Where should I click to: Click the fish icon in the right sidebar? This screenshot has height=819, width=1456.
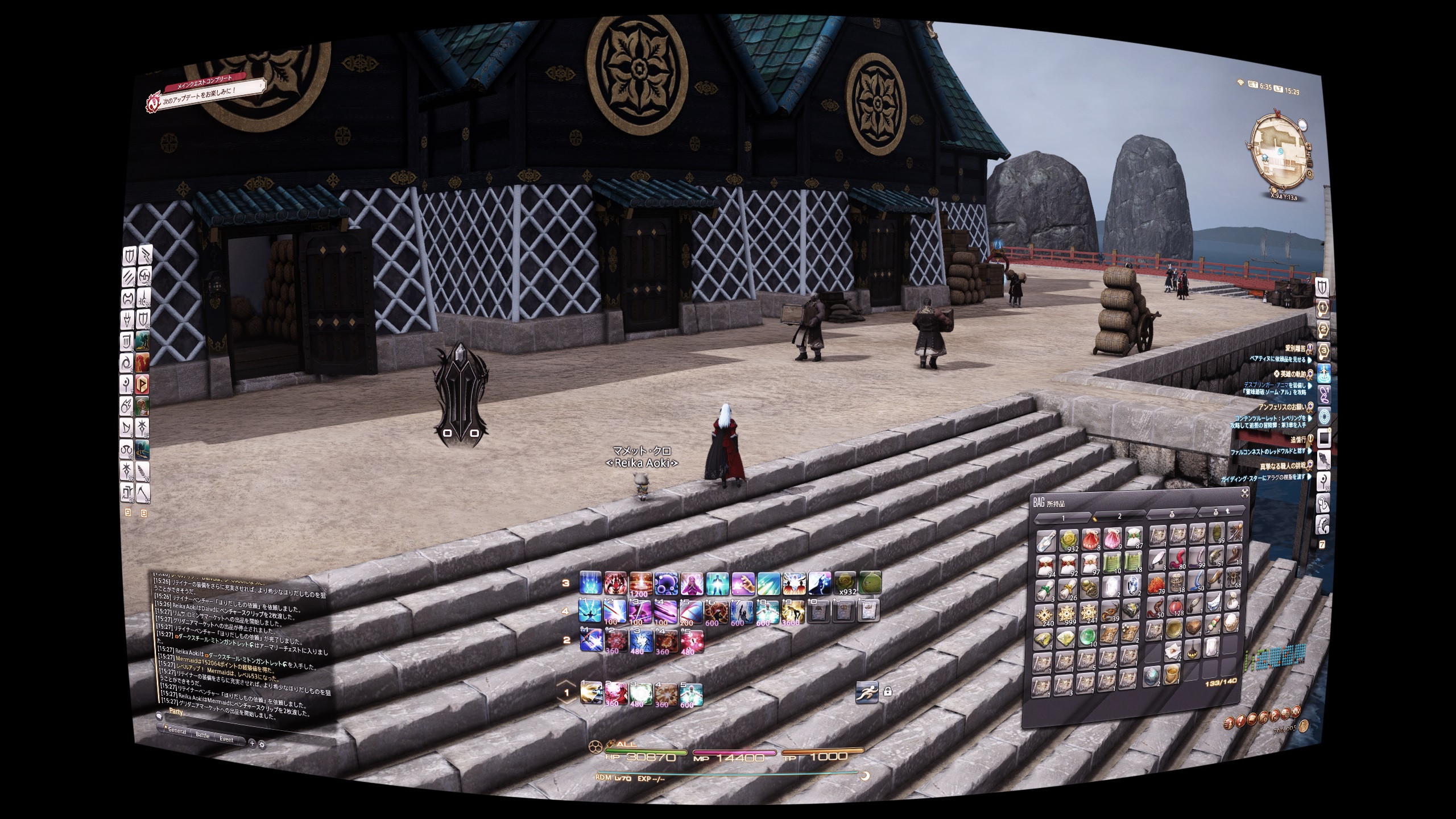(1324, 459)
